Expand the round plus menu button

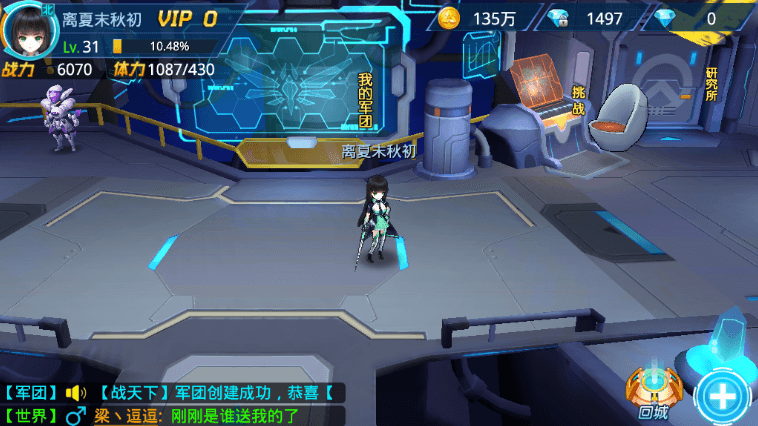coord(724,396)
